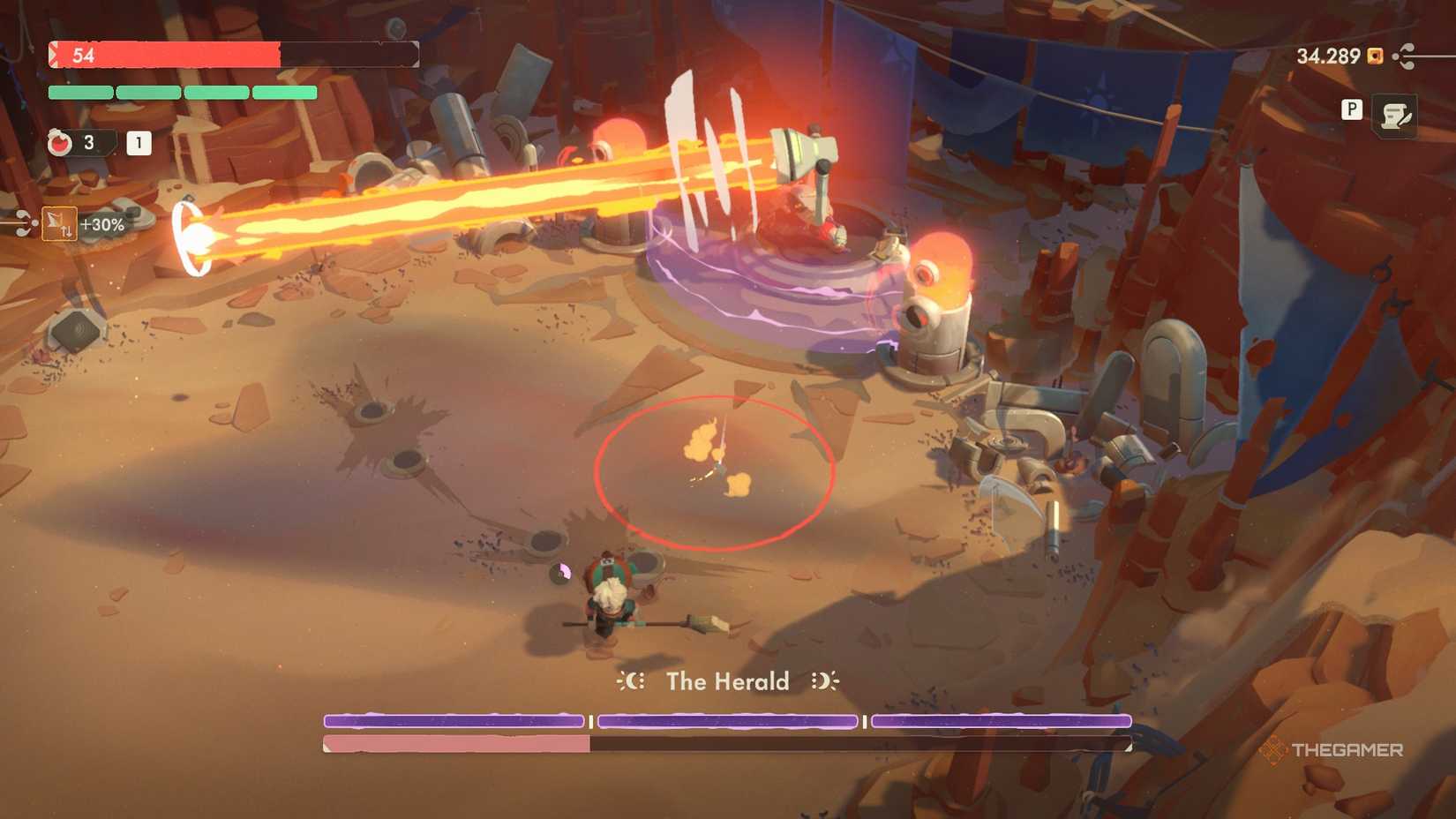The width and height of the screenshot is (1456, 819).
Task: Toggle the white P keybind badge
Action: point(1352,111)
